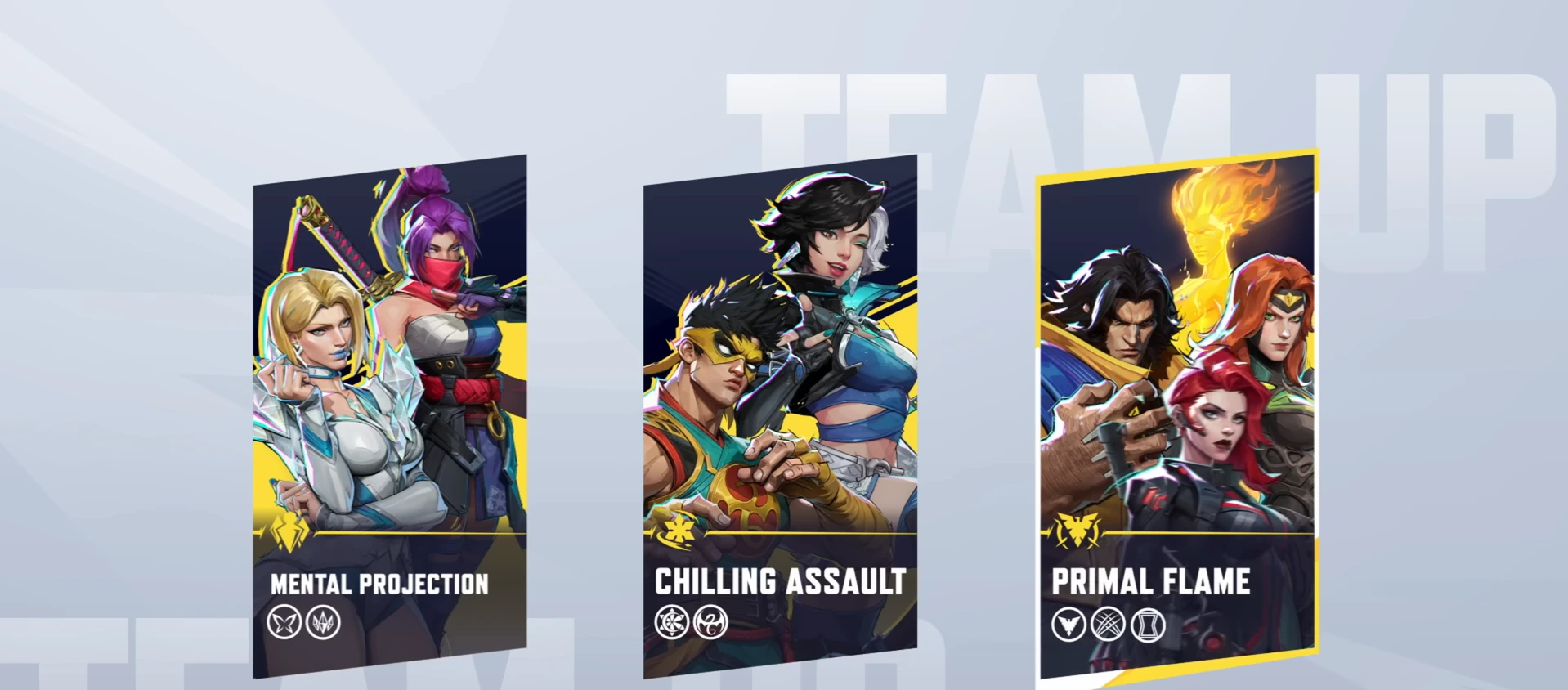Click the Black Widow hourglass icon
This screenshot has width=1568, height=690.
coord(1148,625)
